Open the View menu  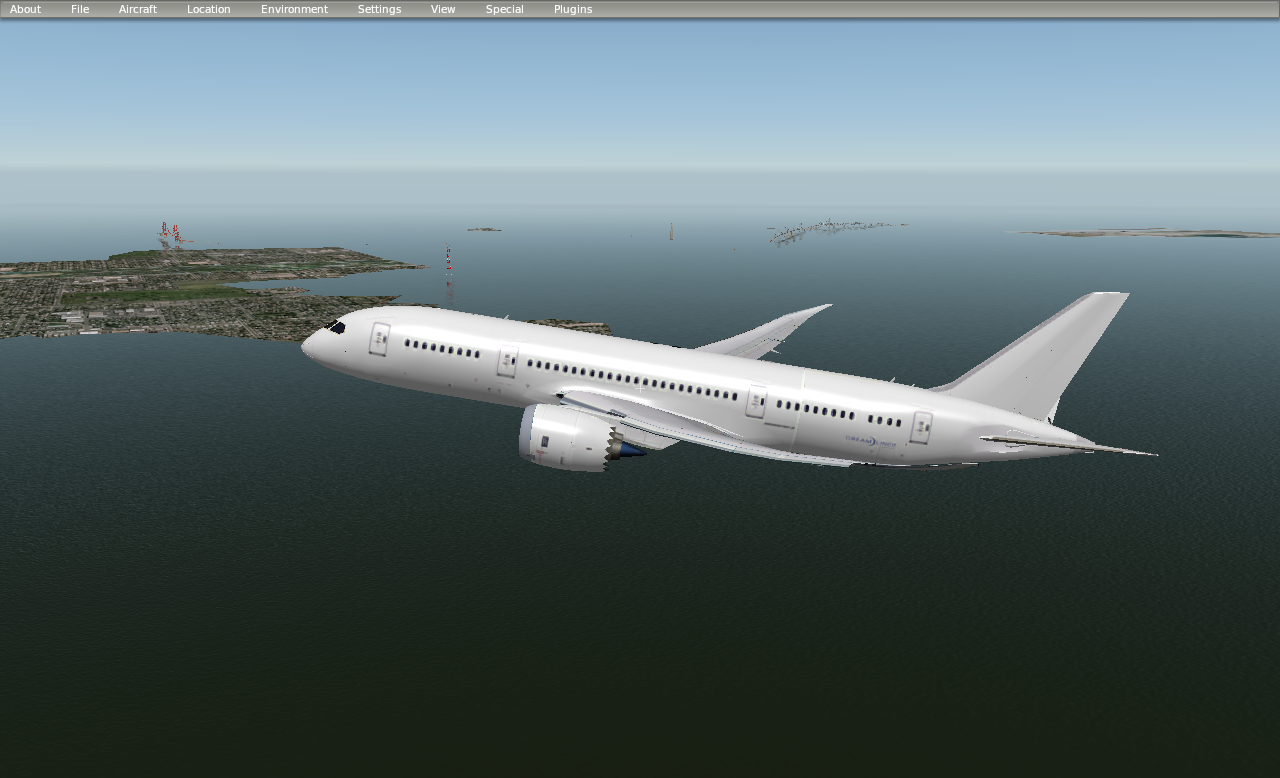pyautogui.click(x=442, y=8)
